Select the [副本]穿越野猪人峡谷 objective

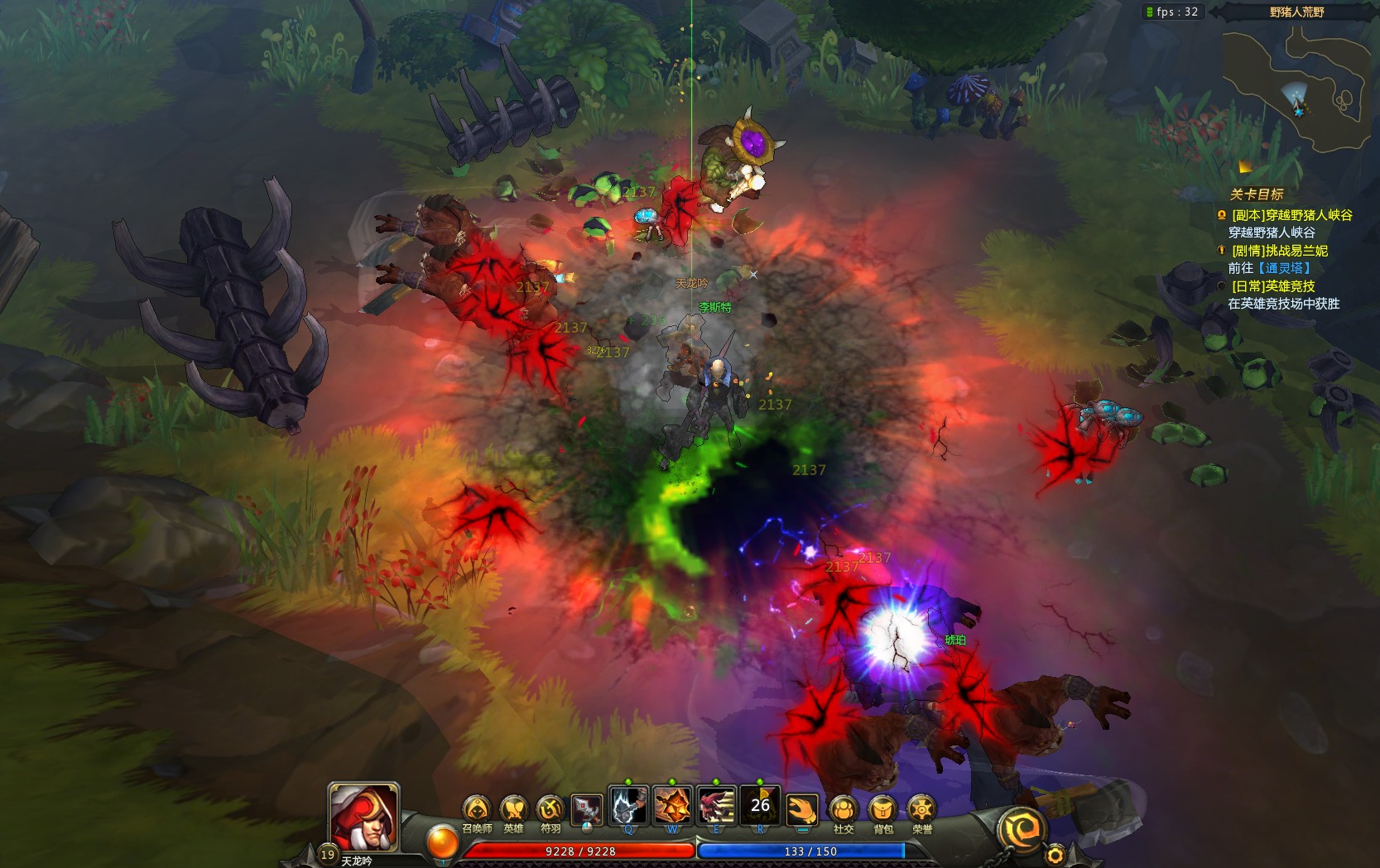tap(1291, 215)
